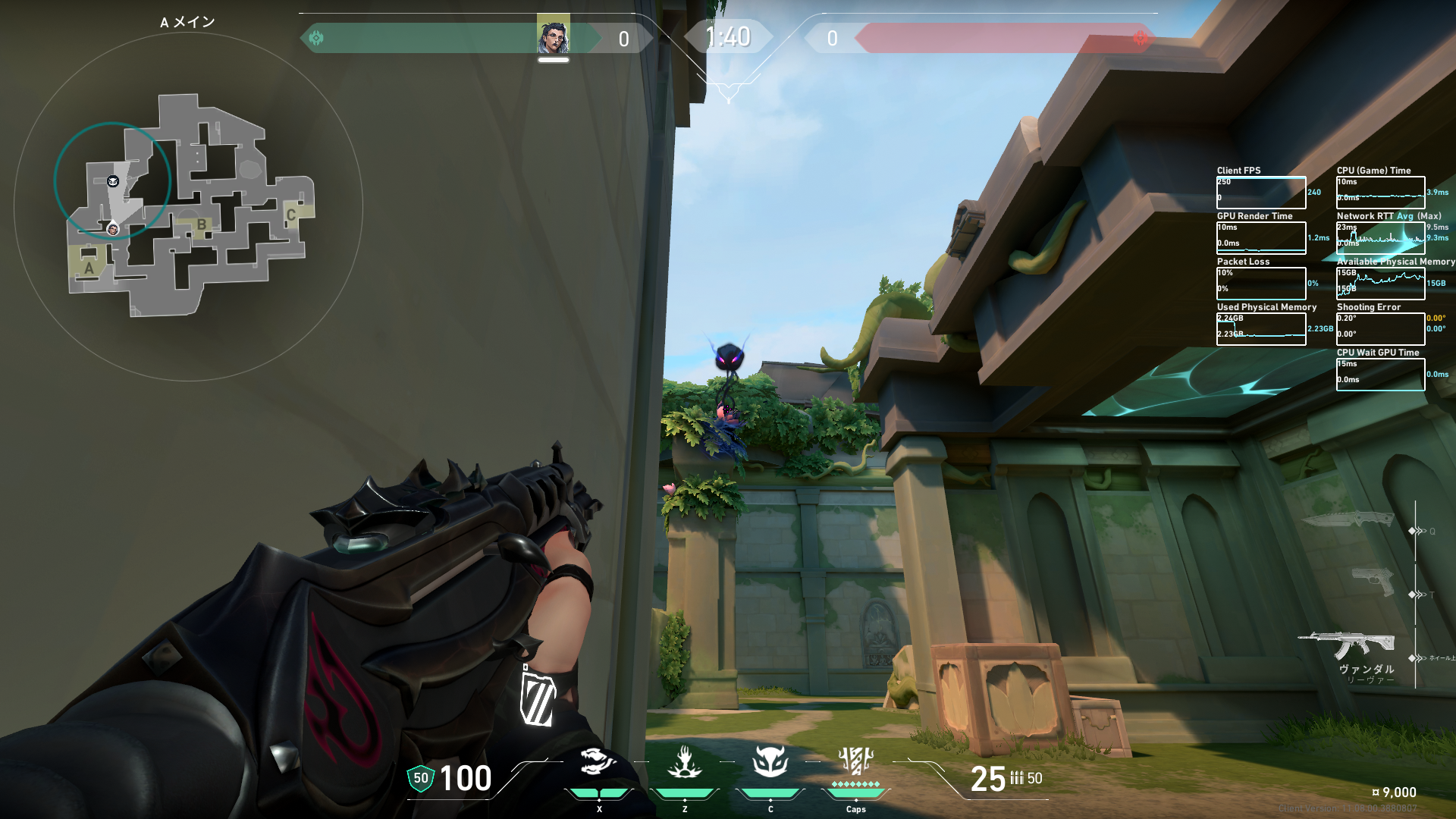1456x819 pixels.
Task: Activate the Prowler creature ability icon
Action: pos(598,762)
